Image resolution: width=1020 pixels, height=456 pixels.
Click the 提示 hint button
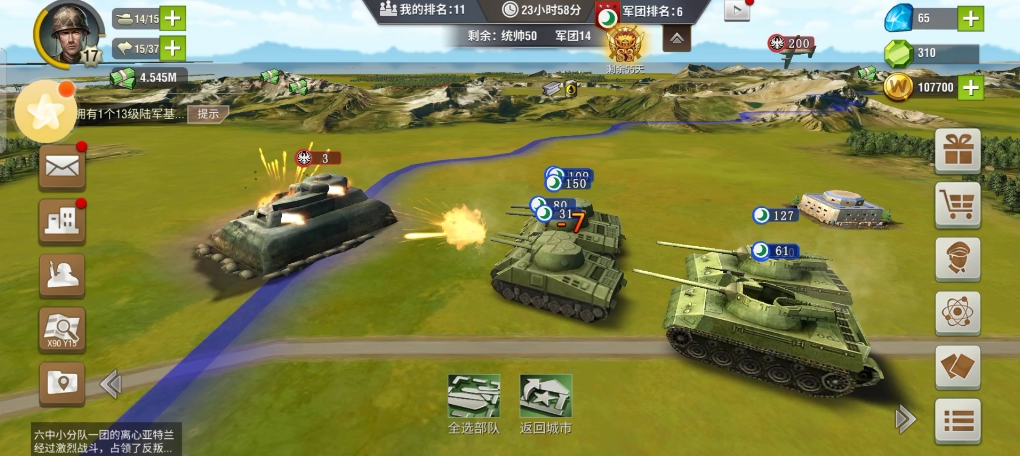(207, 114)
